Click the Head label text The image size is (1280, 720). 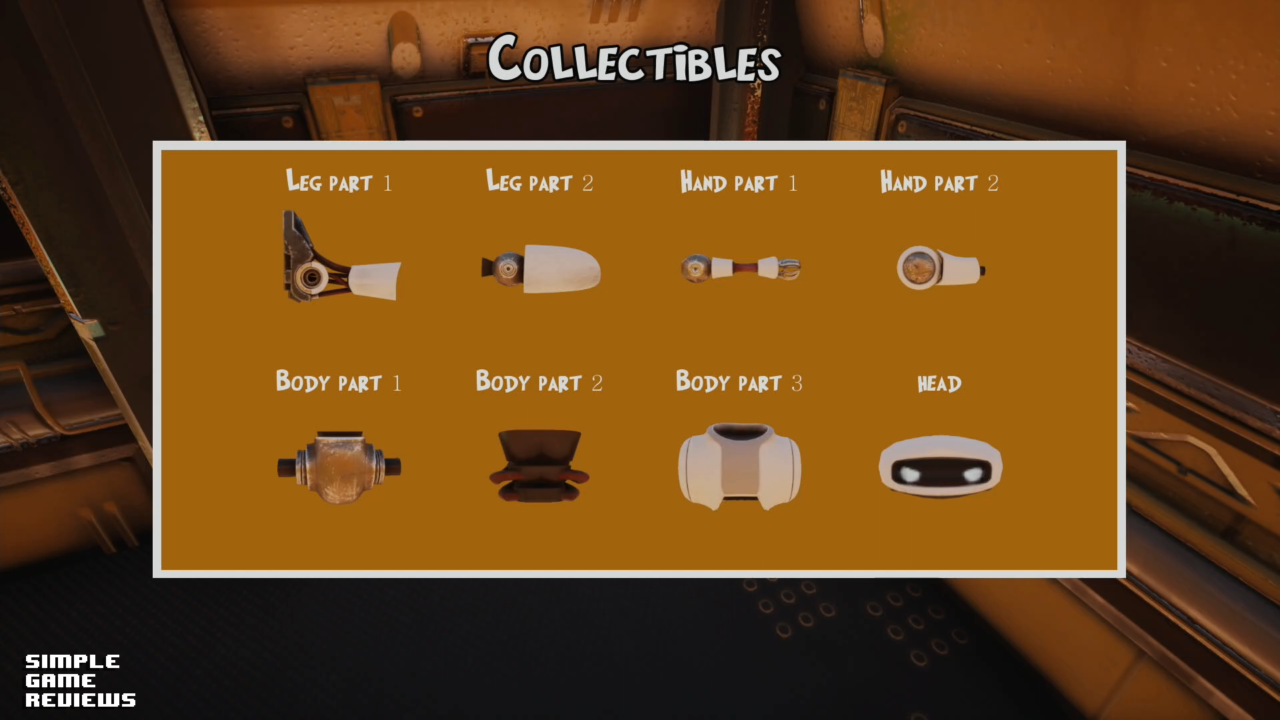[939, 383]
